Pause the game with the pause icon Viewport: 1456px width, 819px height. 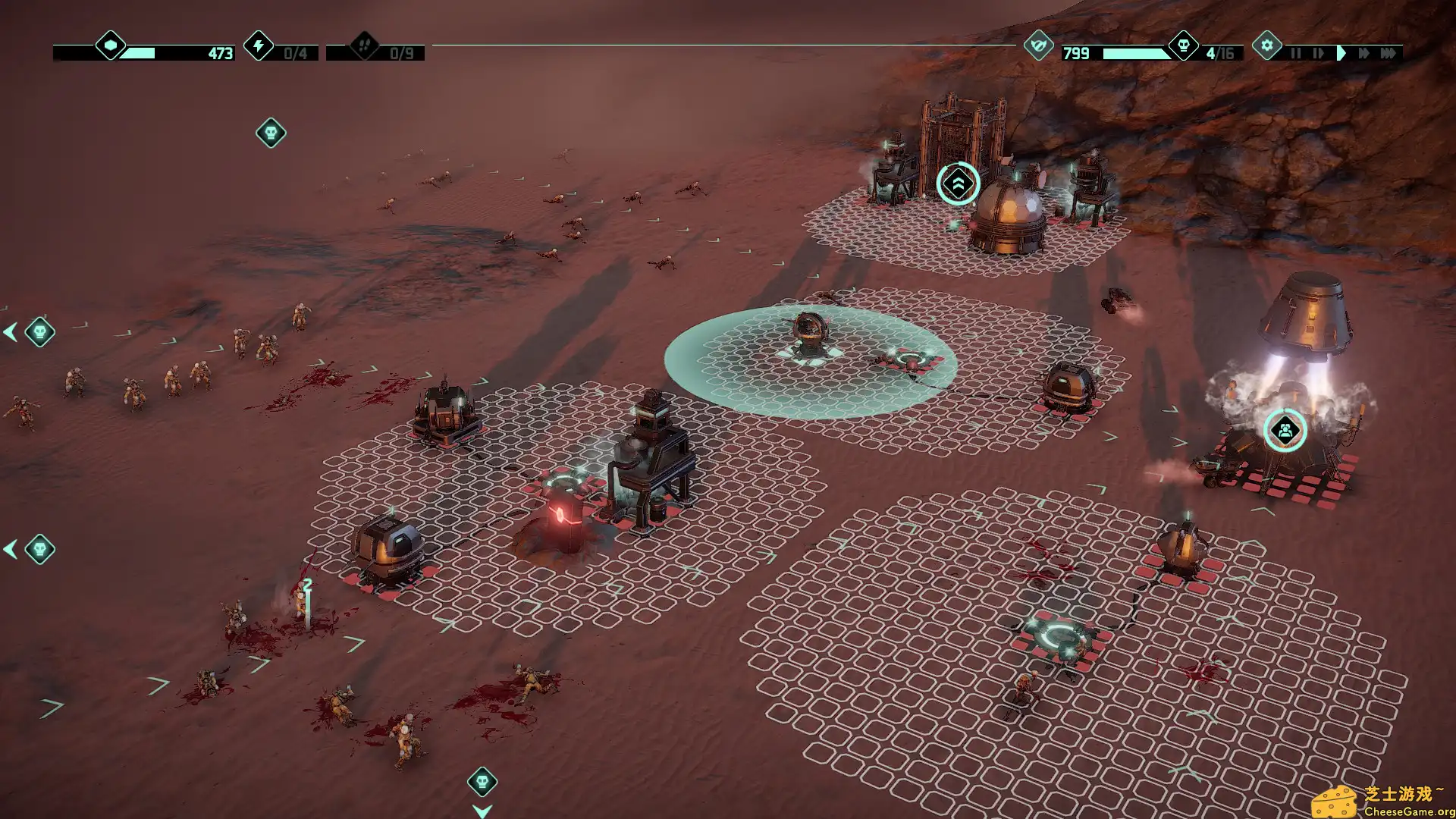(x=1296, y=53)
